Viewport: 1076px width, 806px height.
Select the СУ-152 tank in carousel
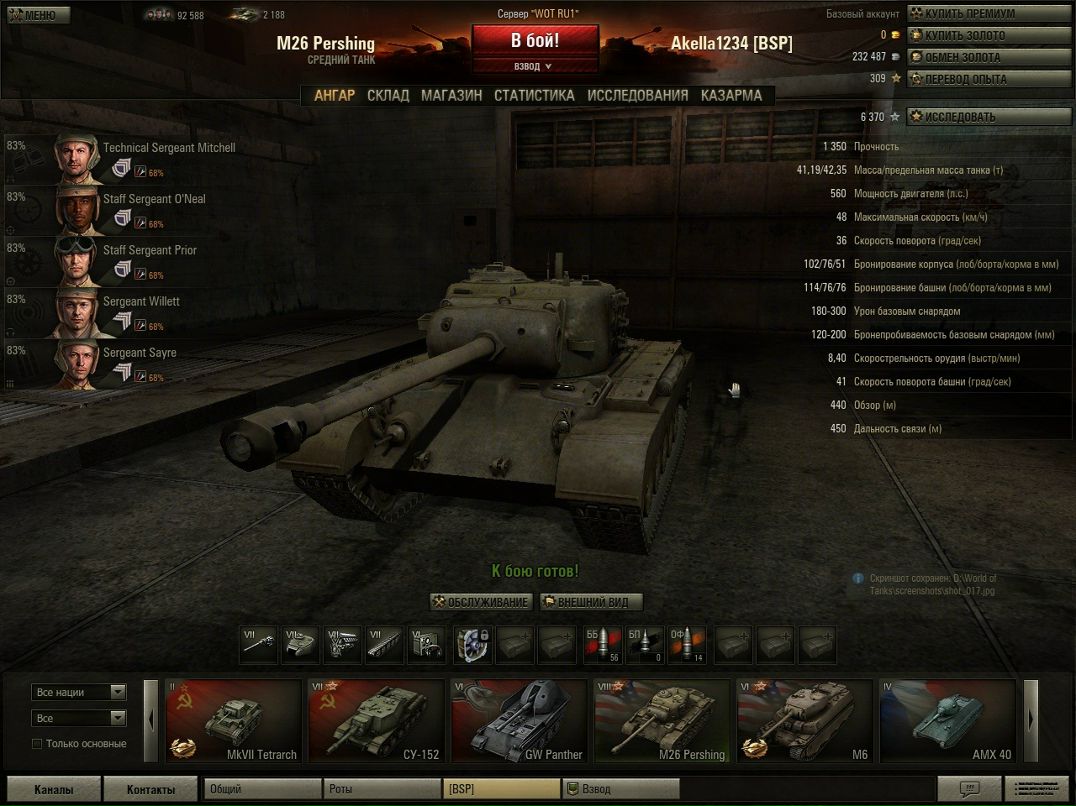click(375, 721)
